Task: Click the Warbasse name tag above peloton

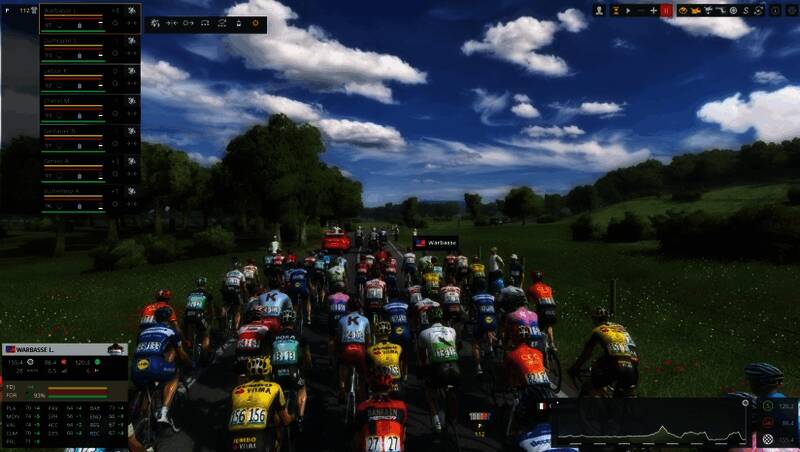Action: click(x=435, y=242)
